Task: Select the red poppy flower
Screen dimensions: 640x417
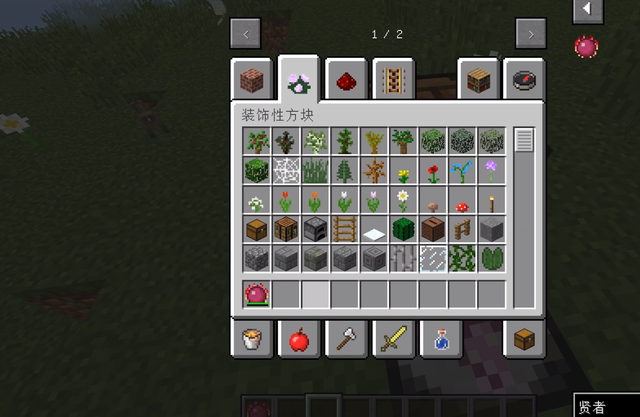Action: 433,170
